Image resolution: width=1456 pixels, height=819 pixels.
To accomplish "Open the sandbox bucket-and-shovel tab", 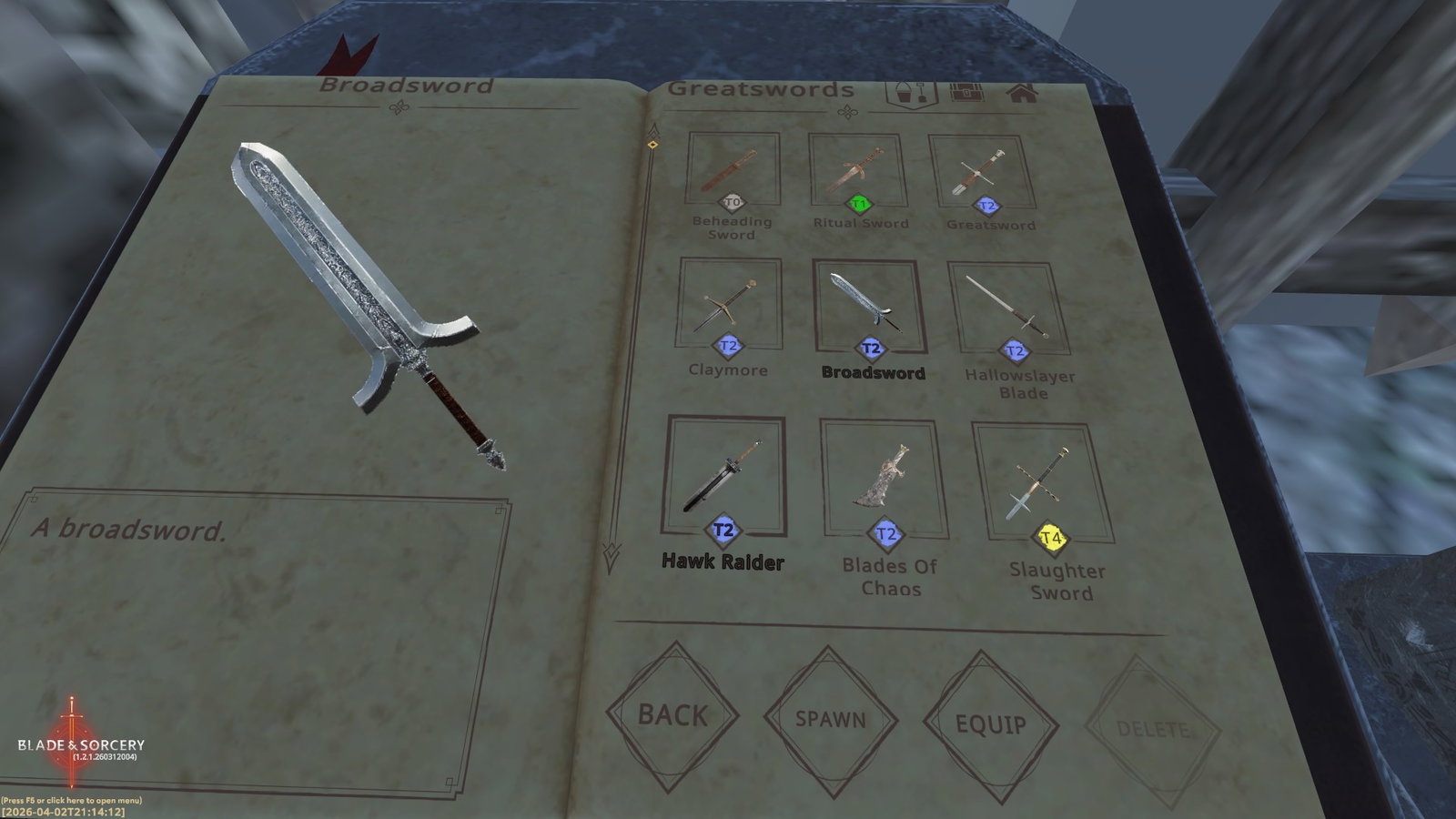I will coord(911,93).
